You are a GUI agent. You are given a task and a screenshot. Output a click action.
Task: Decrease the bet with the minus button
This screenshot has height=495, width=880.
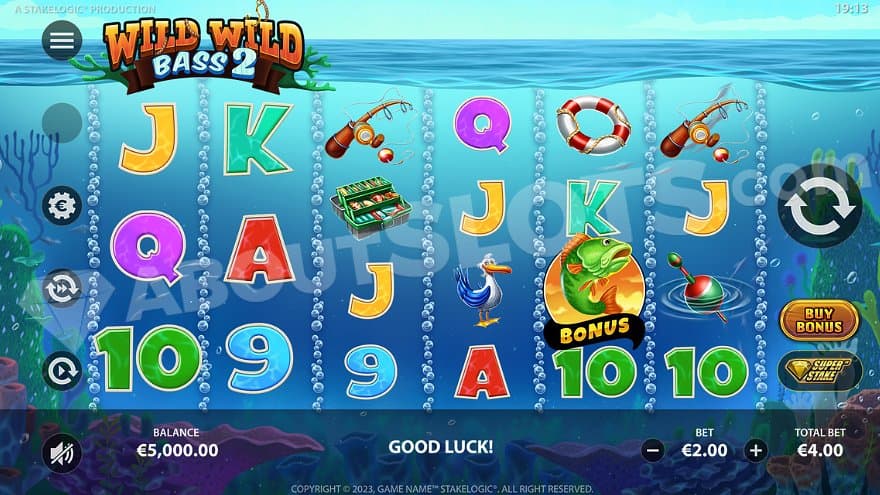(x=653, y=450)
